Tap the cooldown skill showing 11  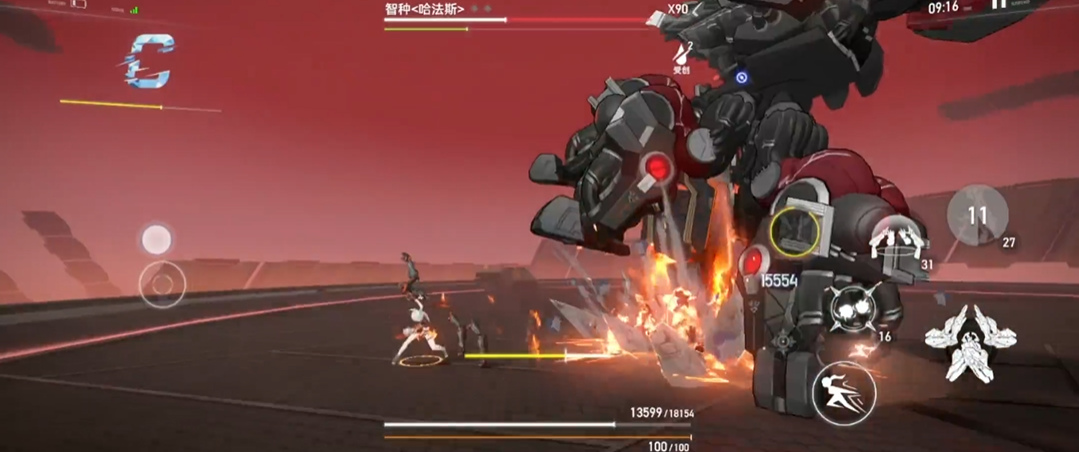[x=977, y=215]
